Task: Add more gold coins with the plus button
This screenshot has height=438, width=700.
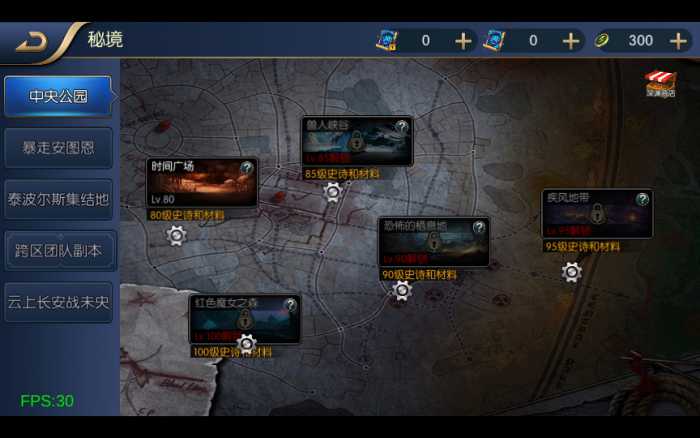Action: [678, 40]
